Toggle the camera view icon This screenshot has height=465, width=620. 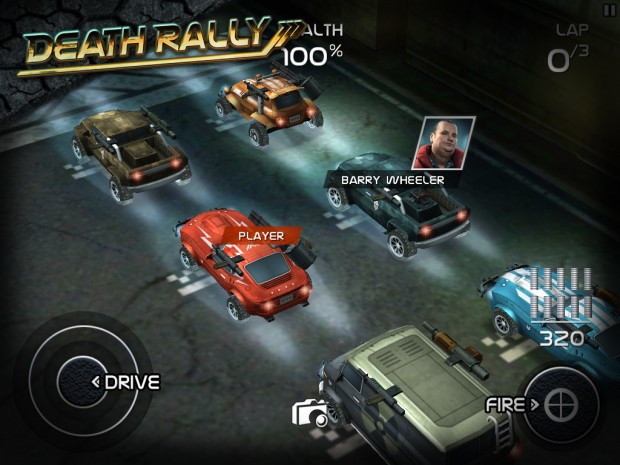[x=309, y=414]
